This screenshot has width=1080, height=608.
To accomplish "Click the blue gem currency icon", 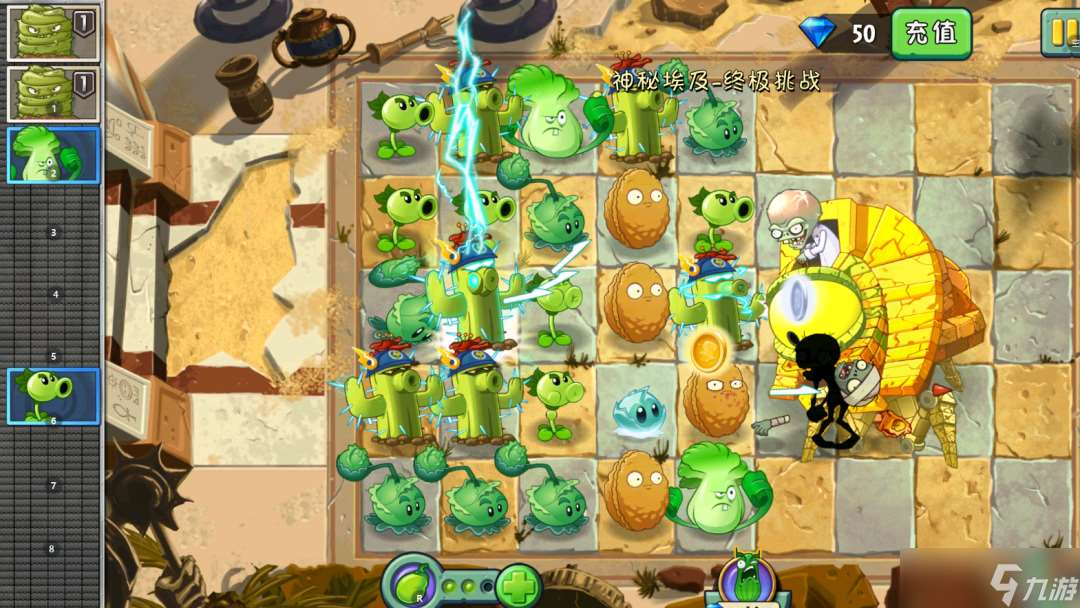I will (817, 33).
